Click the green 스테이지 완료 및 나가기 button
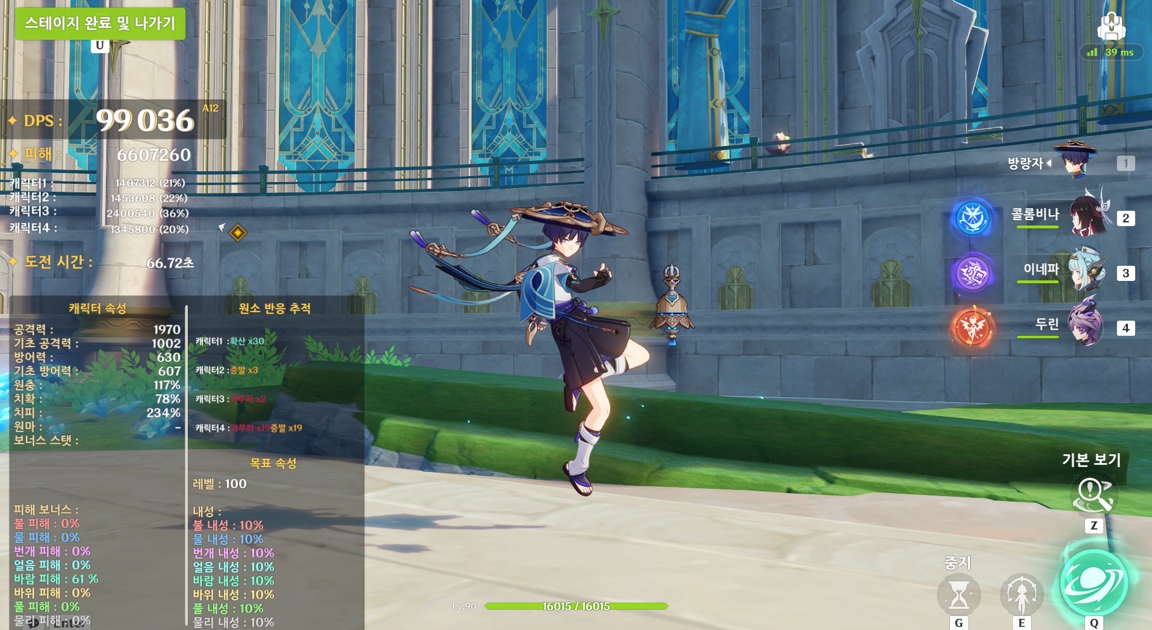 [x=100, y=23]
